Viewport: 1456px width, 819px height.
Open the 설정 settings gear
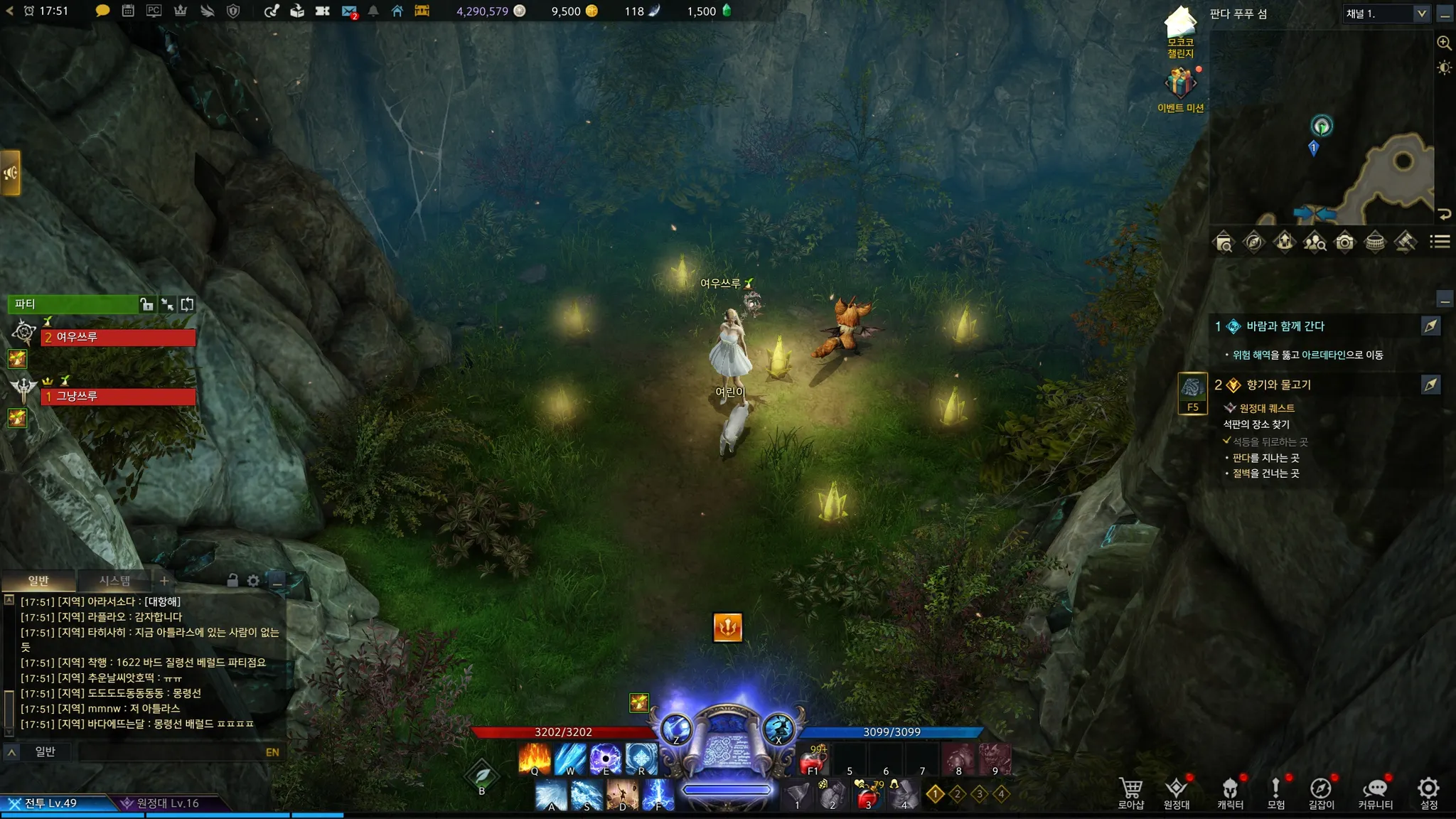1428,792
